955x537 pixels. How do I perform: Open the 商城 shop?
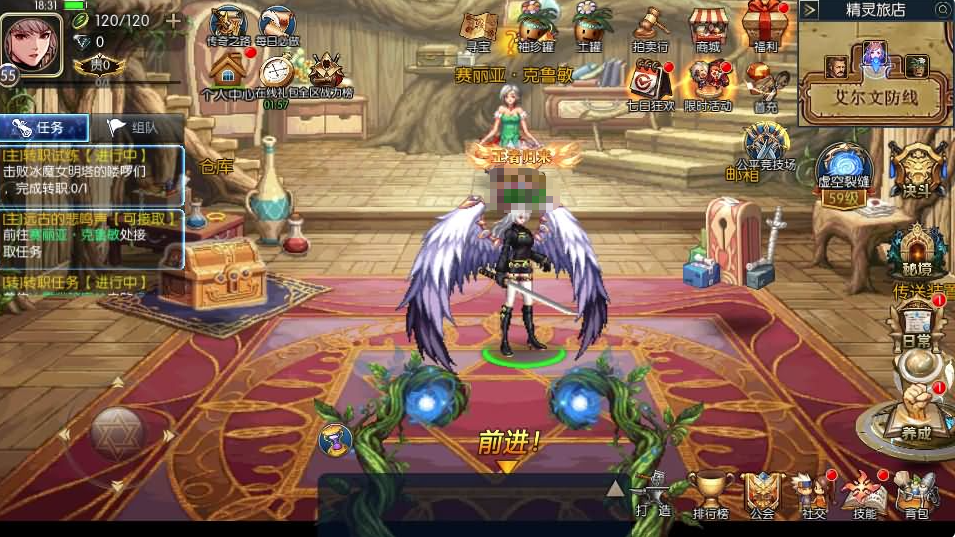[x=709, y=26]
